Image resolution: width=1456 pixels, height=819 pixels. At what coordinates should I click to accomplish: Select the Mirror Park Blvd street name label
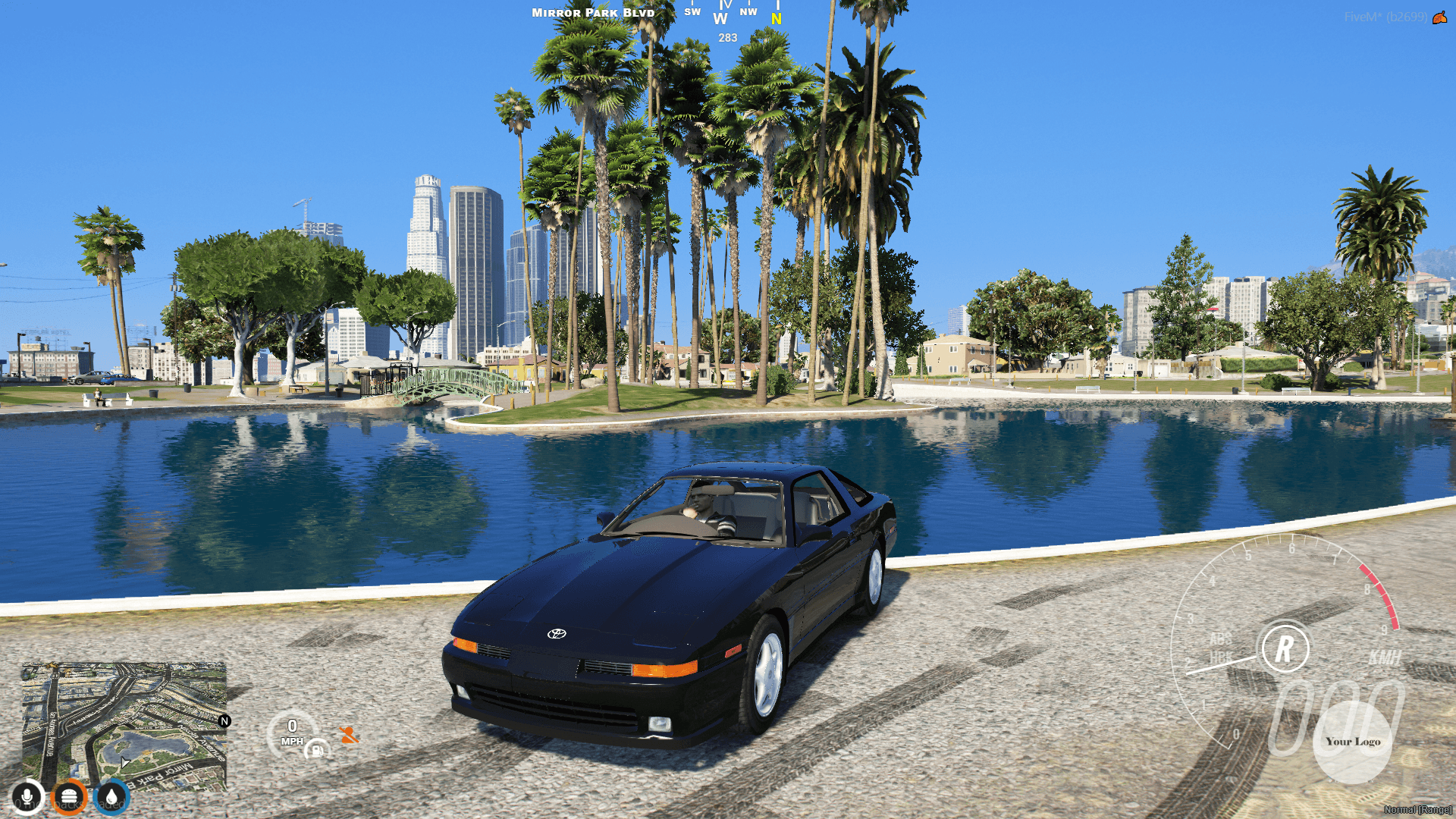pyautogui.click(x=593, y=13)
